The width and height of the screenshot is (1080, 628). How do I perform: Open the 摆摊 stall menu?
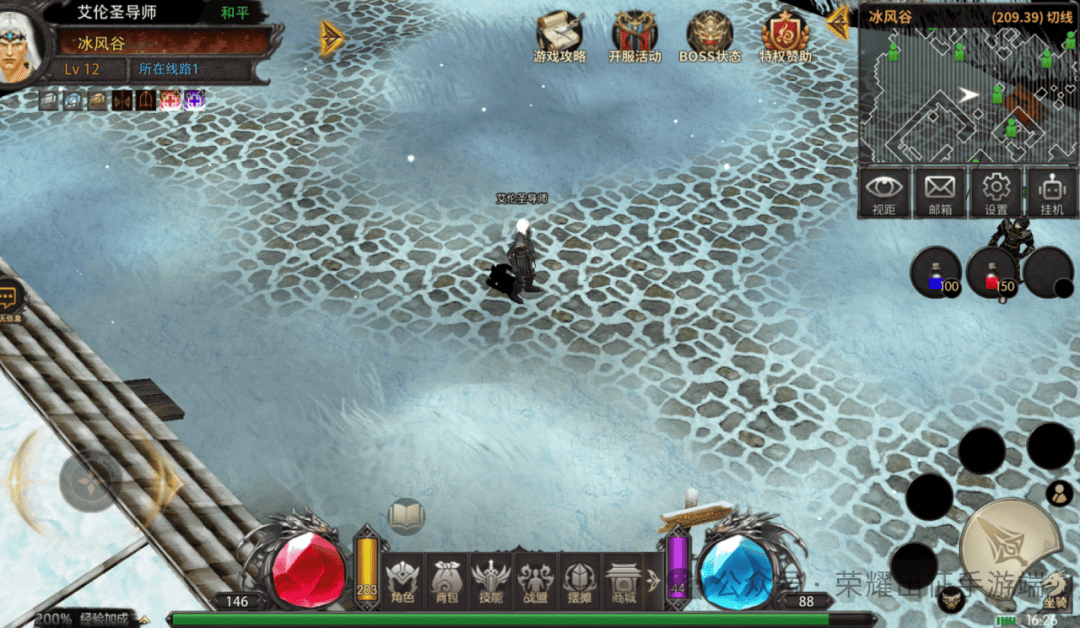579,580
